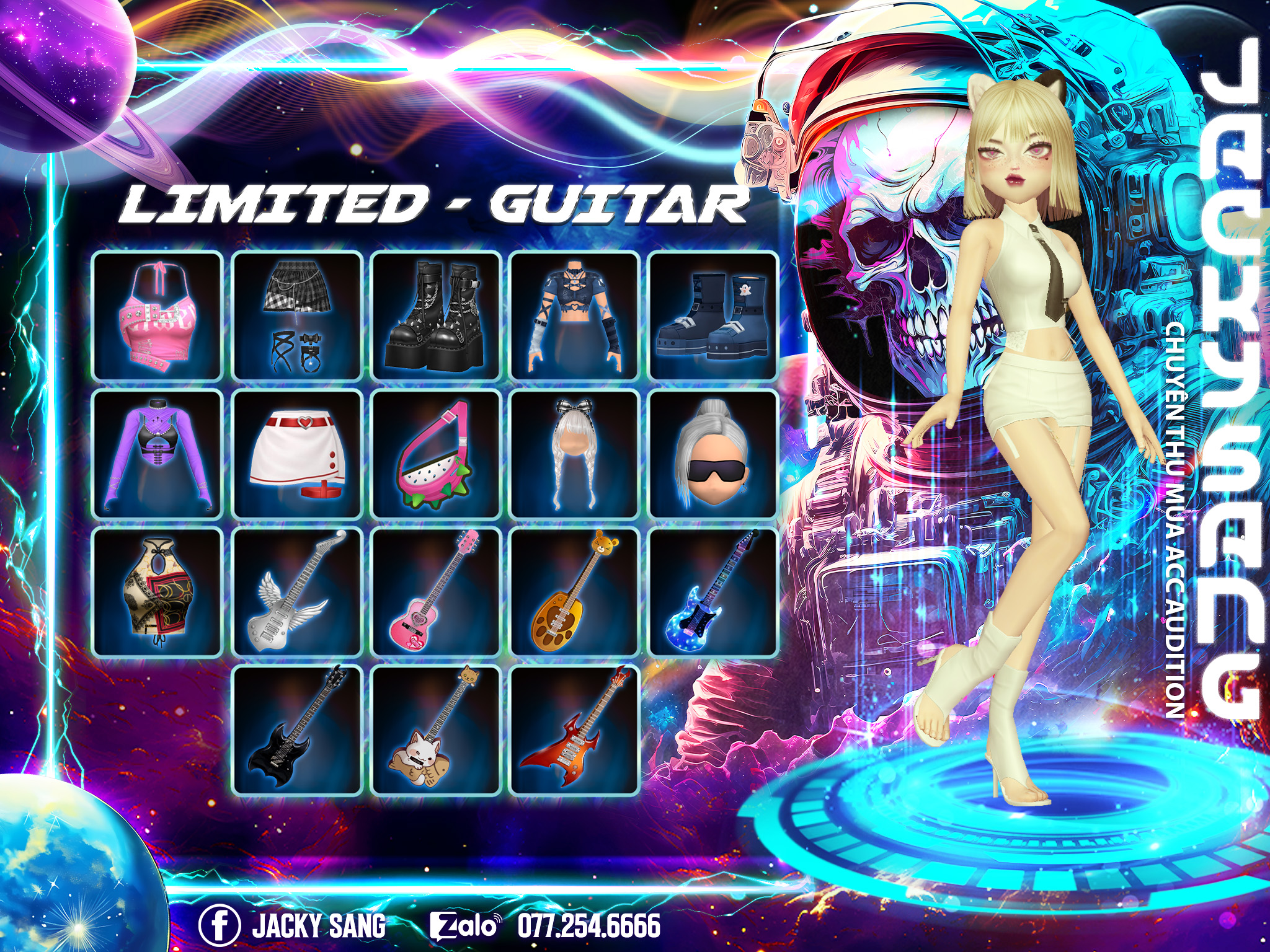This screenshot has height=952, width=1270.
Task: Choose the silver braided hair with bow
Action: tap(574, 454)
